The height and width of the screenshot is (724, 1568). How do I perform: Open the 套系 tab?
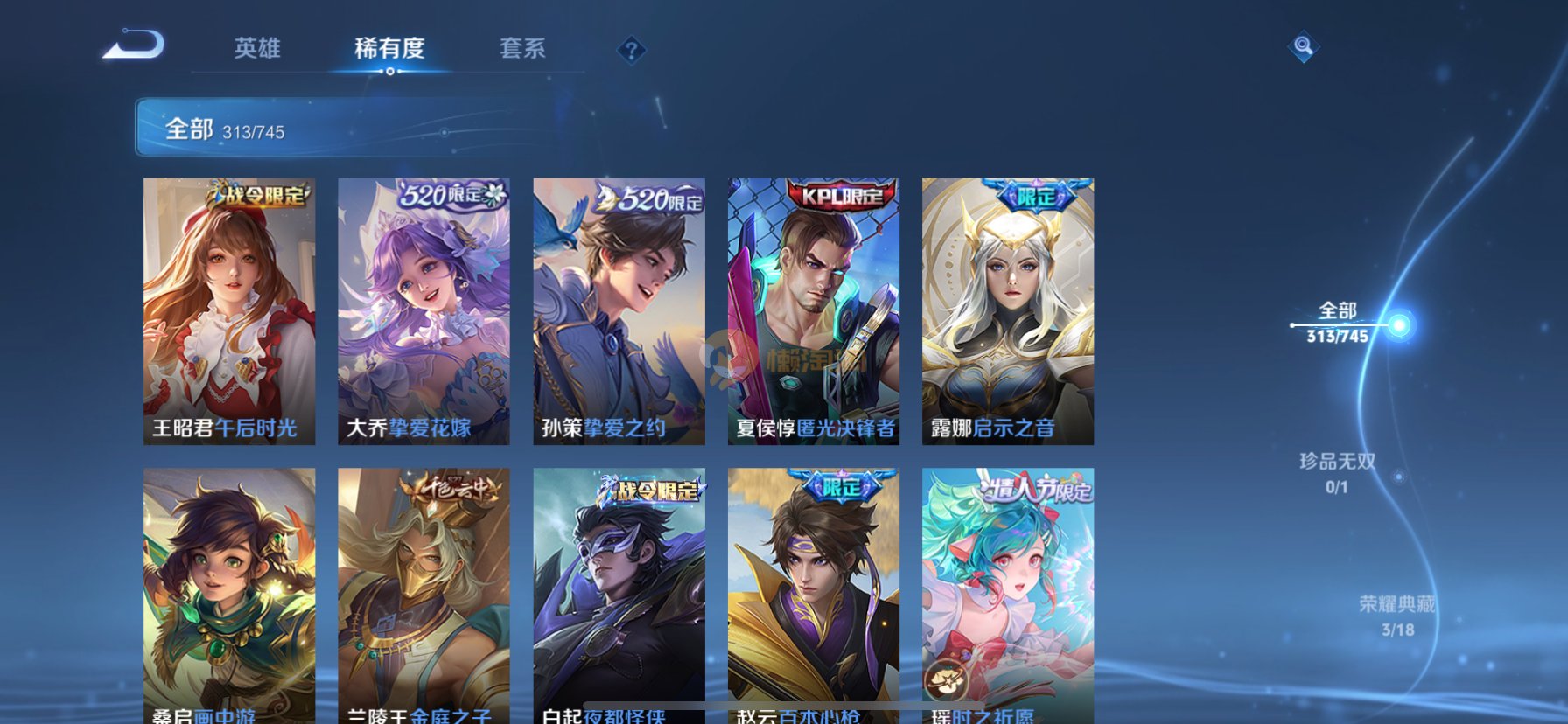[x=522, y=48]
